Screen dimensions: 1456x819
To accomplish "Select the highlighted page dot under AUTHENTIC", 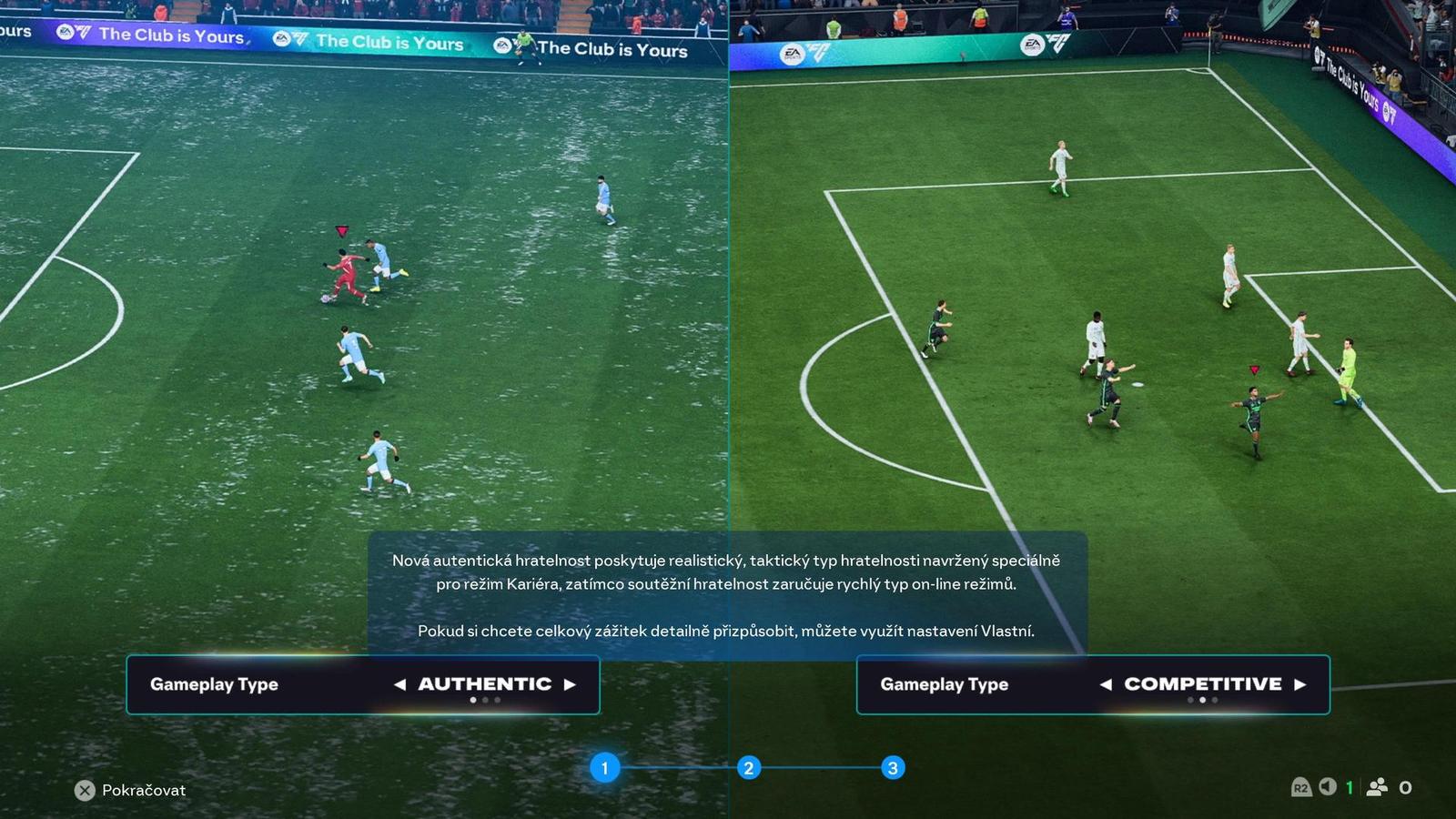I will [x=473, y=701].
